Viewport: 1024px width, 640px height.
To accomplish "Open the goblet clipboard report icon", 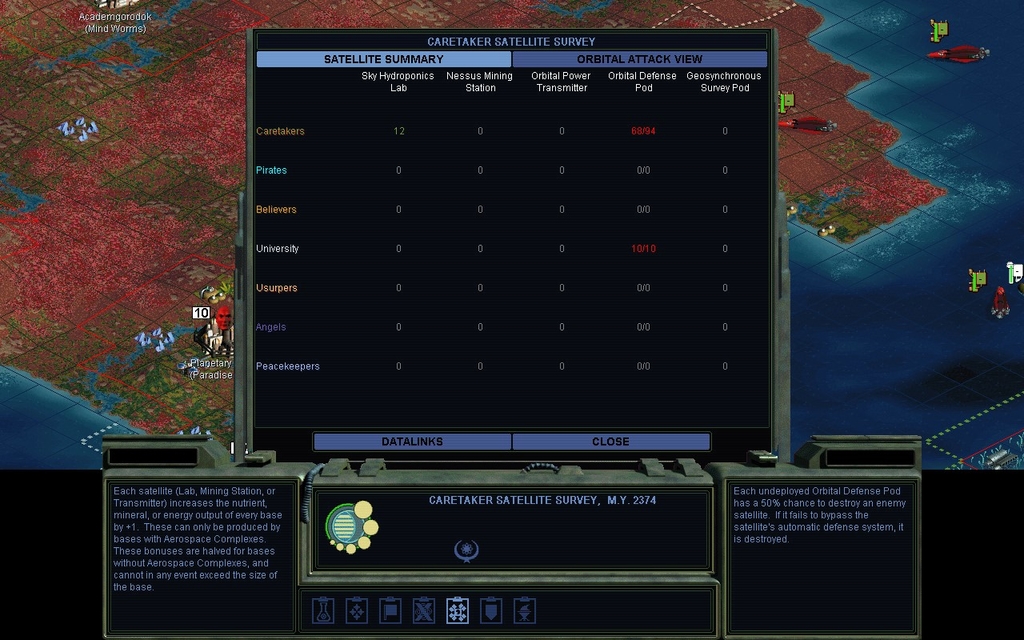I will [x=524, y=610].
